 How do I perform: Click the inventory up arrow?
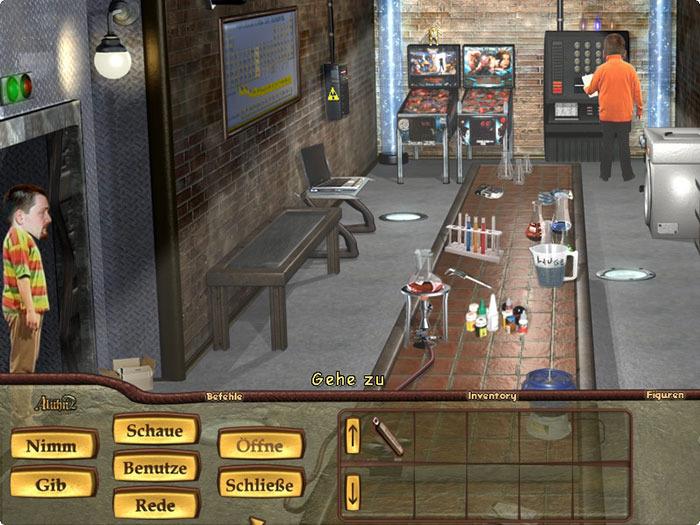(x=353, y=435)
